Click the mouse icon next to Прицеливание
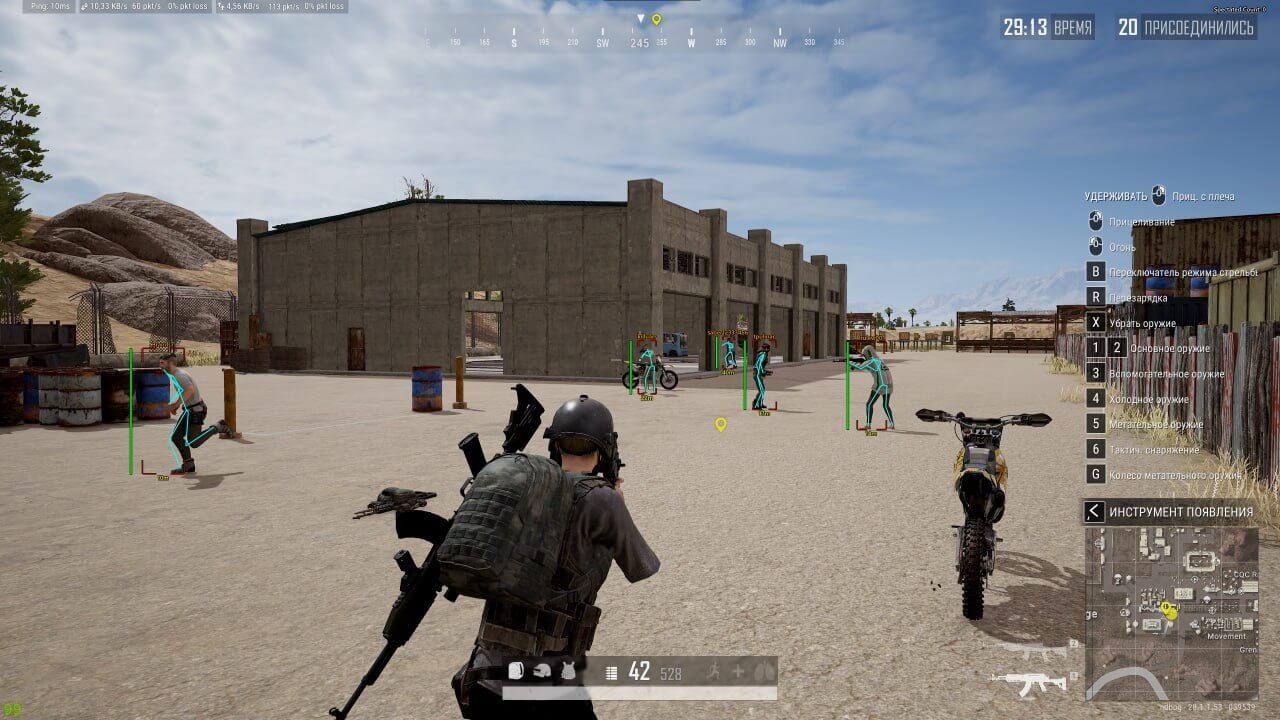Viewport: 1280px width, 720px height. 1095,222
